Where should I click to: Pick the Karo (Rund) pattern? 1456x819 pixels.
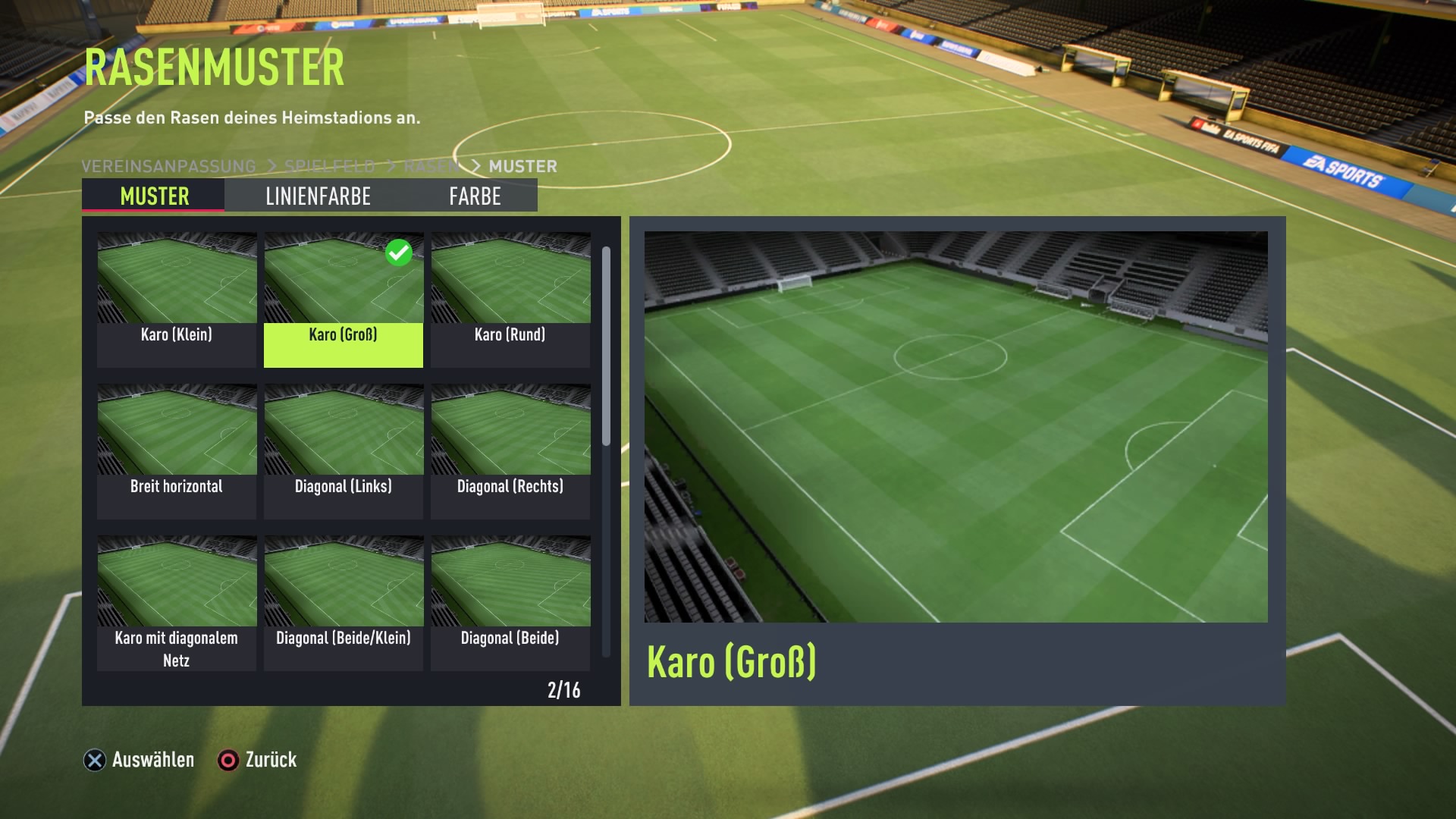pyautogui.click(x=510, y=299)
